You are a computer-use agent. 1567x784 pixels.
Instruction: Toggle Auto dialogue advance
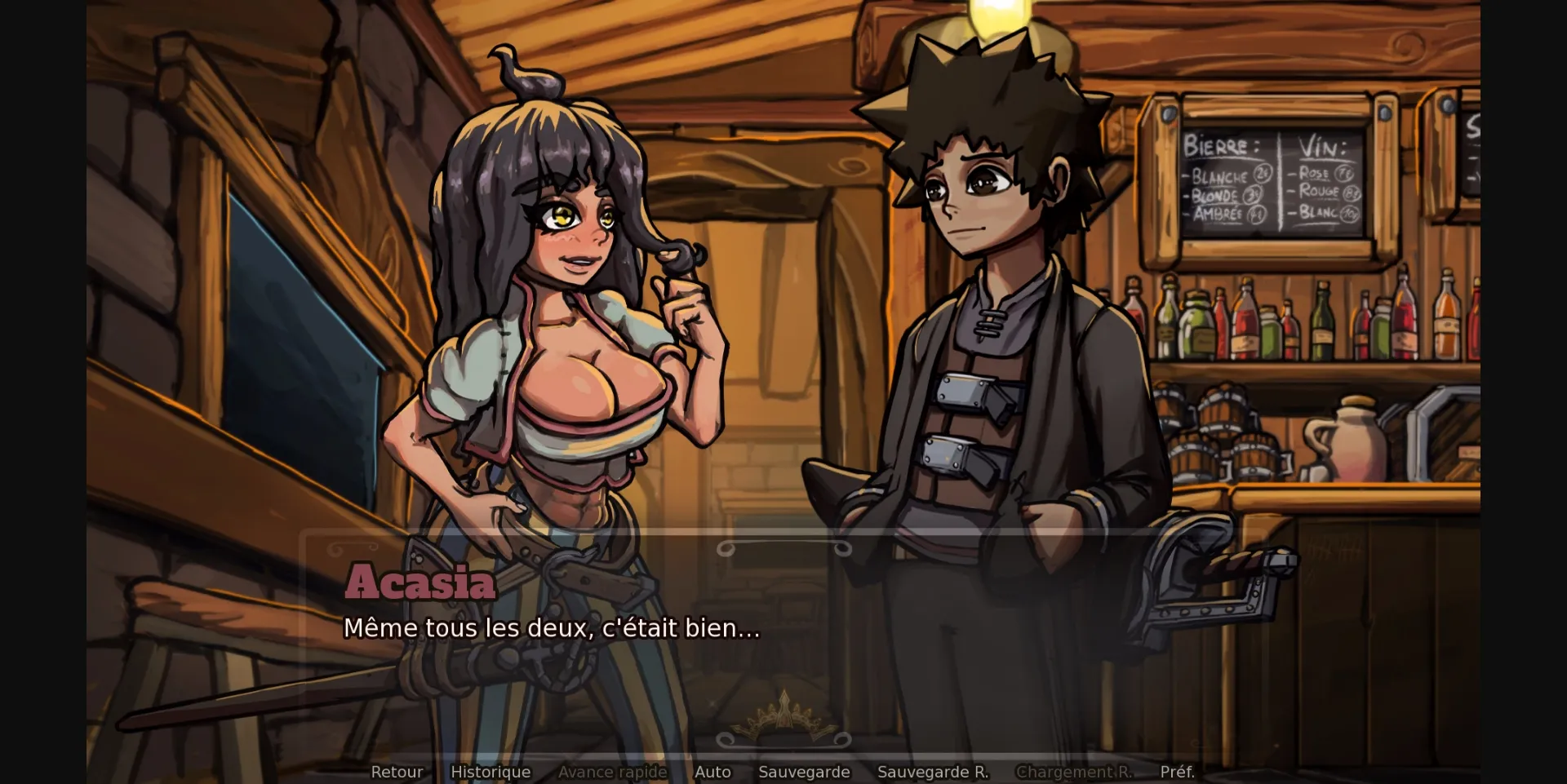(712, 771)
